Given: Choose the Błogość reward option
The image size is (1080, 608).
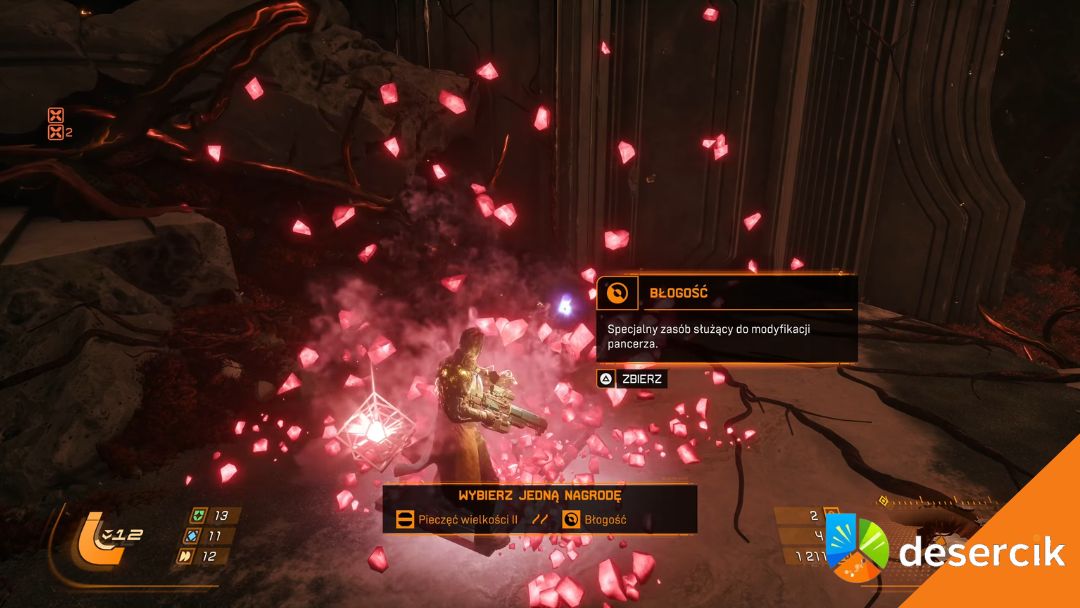Looking at the screenshot, I should (x=596, y=519).
